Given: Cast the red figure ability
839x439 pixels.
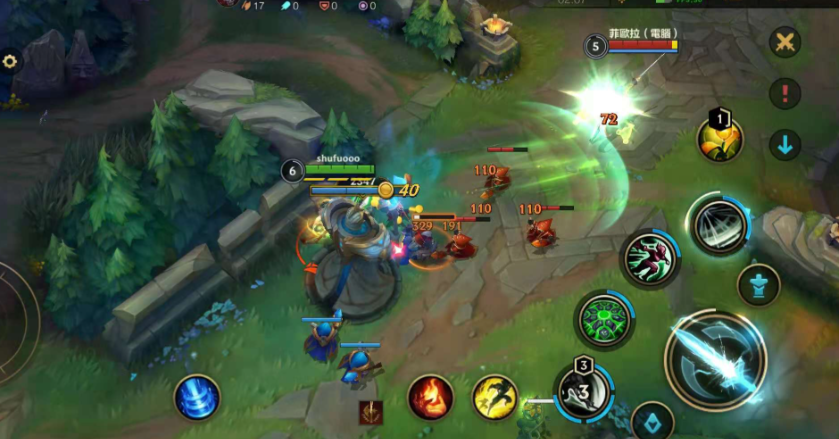Looking at the screenshot, I should coord(650,259).
